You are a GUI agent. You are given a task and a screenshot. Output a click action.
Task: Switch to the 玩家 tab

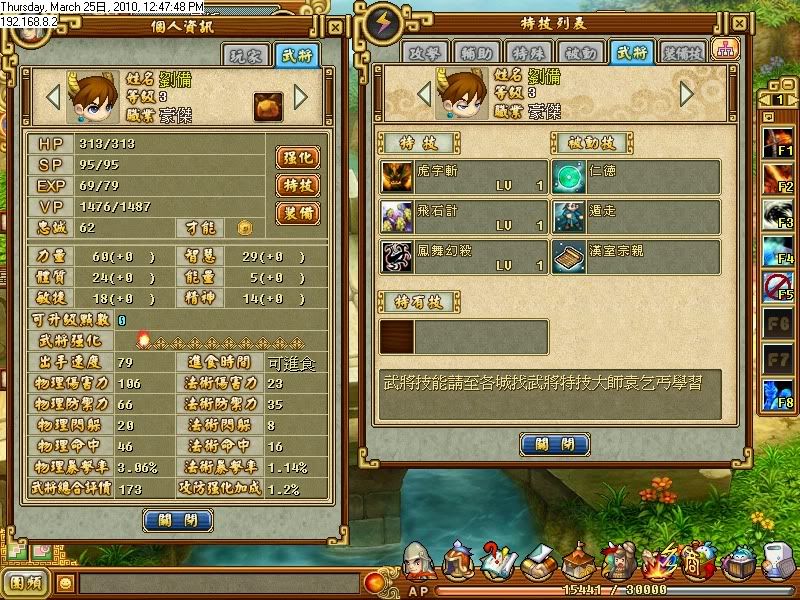point(245,56)
